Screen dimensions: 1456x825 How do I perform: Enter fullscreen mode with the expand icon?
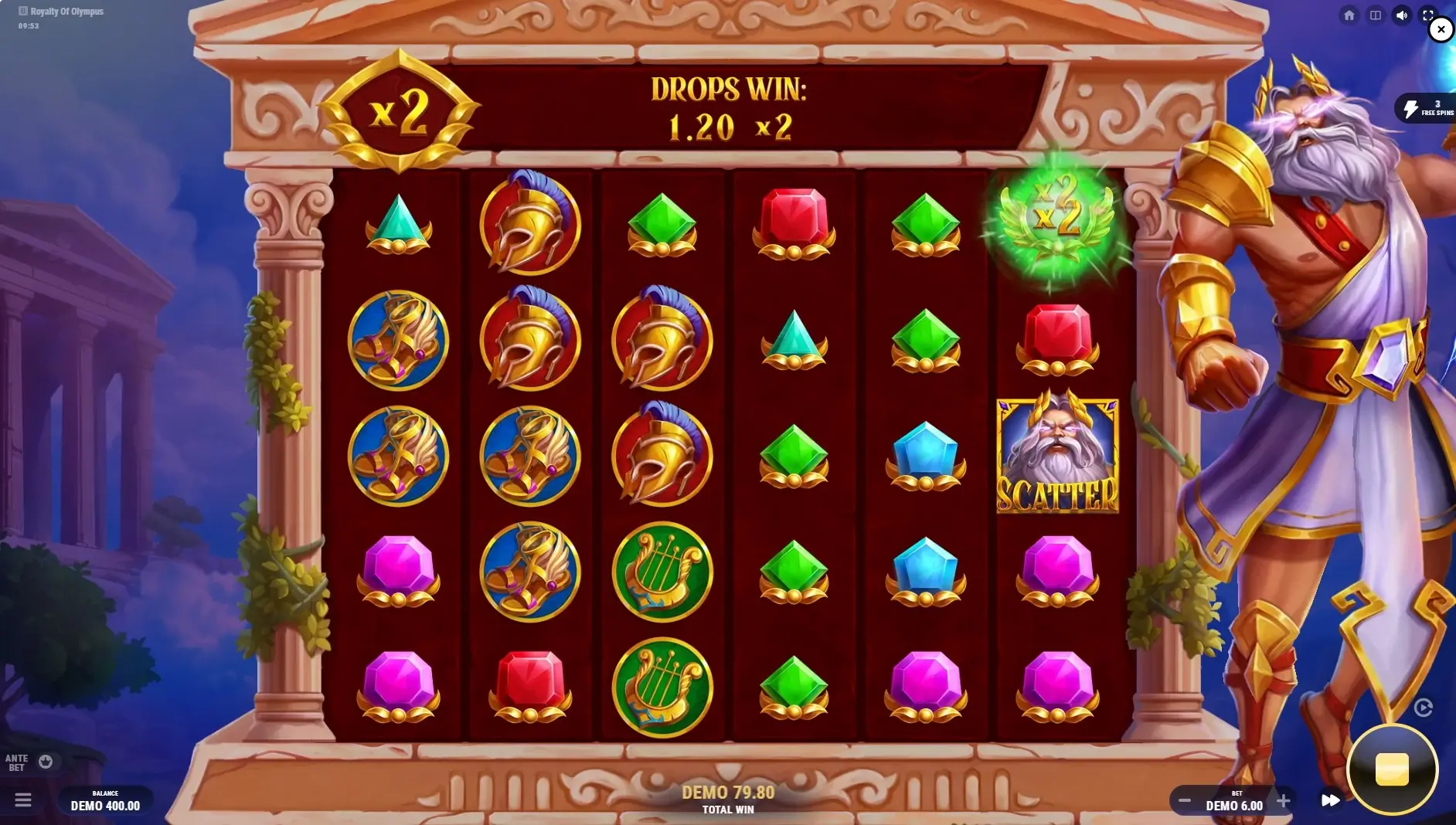coord(1427,15)
